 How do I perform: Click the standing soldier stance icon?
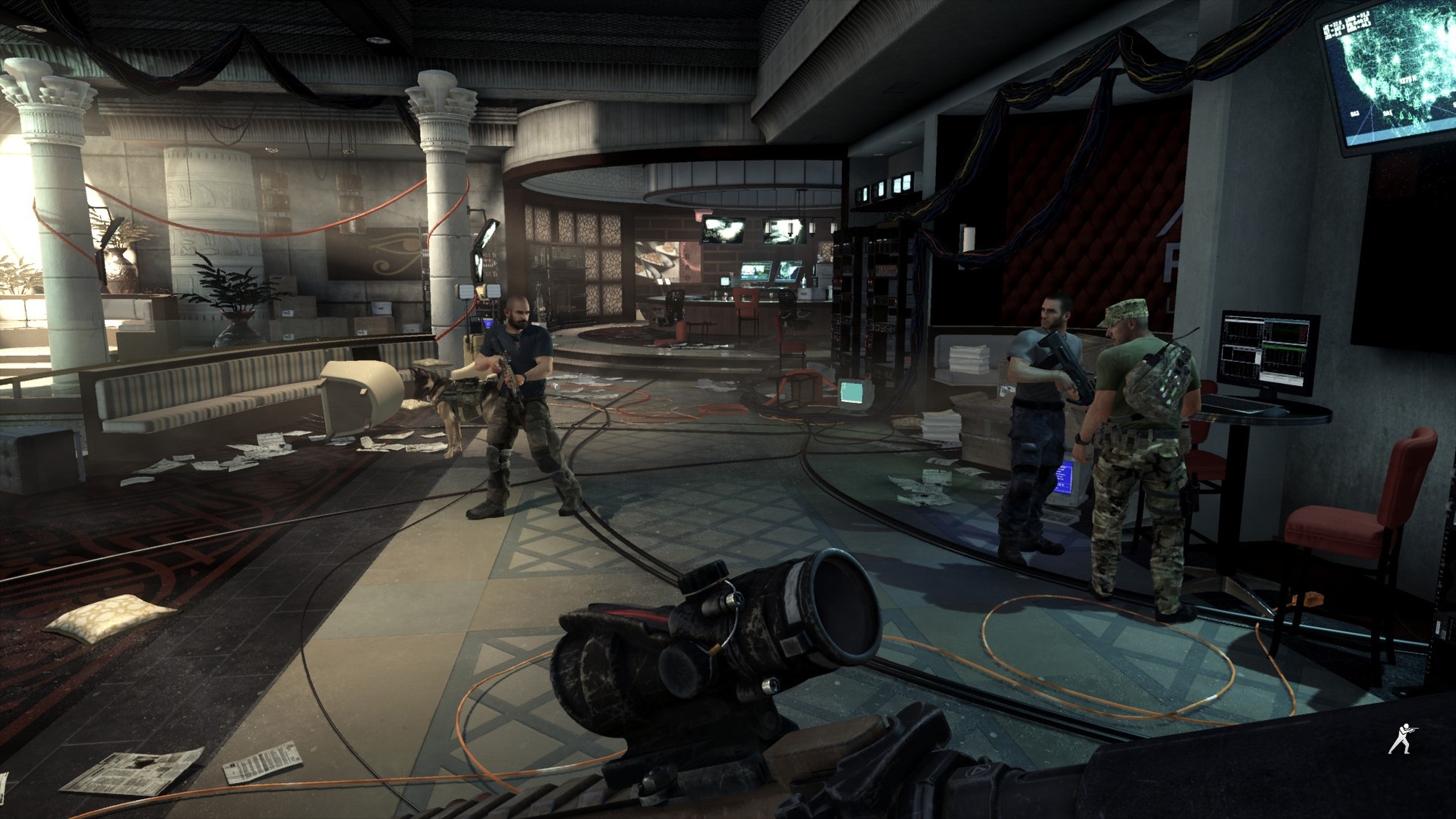tap(1402, 738)
